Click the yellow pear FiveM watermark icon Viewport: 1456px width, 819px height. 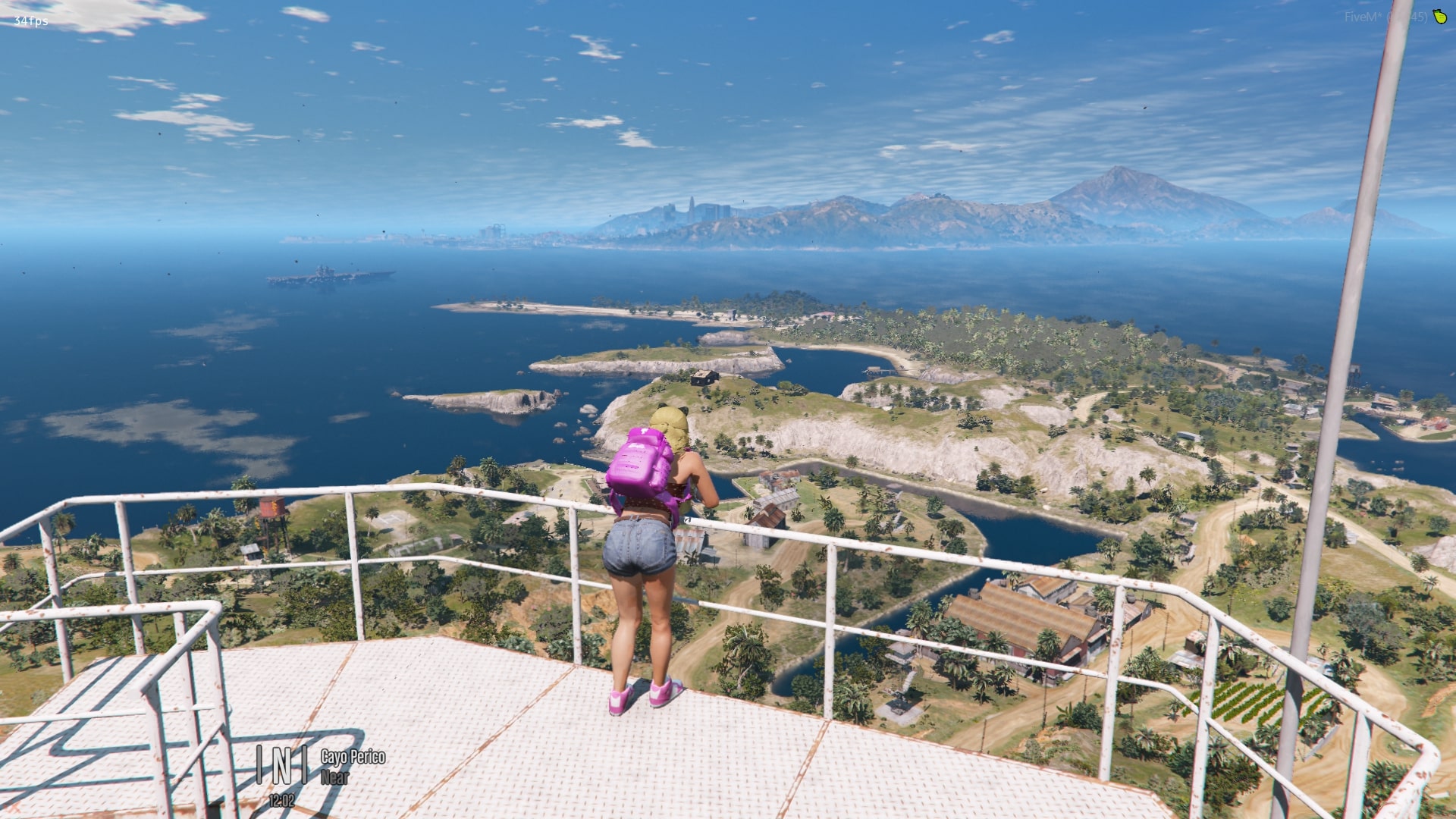click(x=1439, y=16)
